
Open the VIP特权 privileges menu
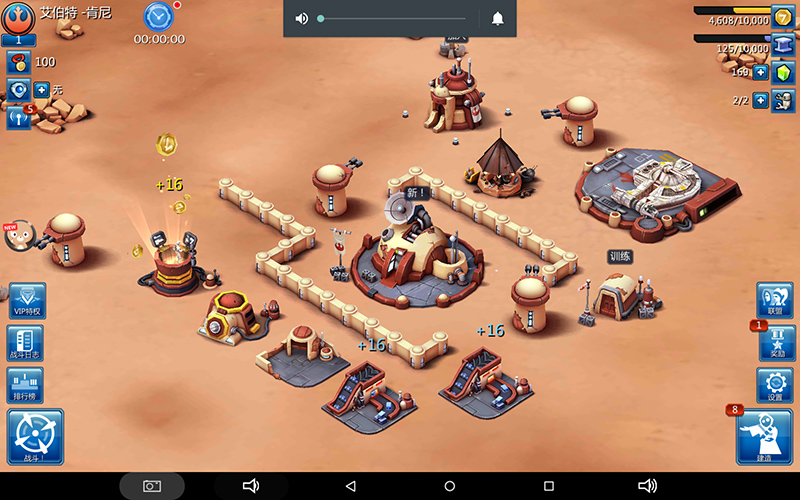click(x=26, y=301)
